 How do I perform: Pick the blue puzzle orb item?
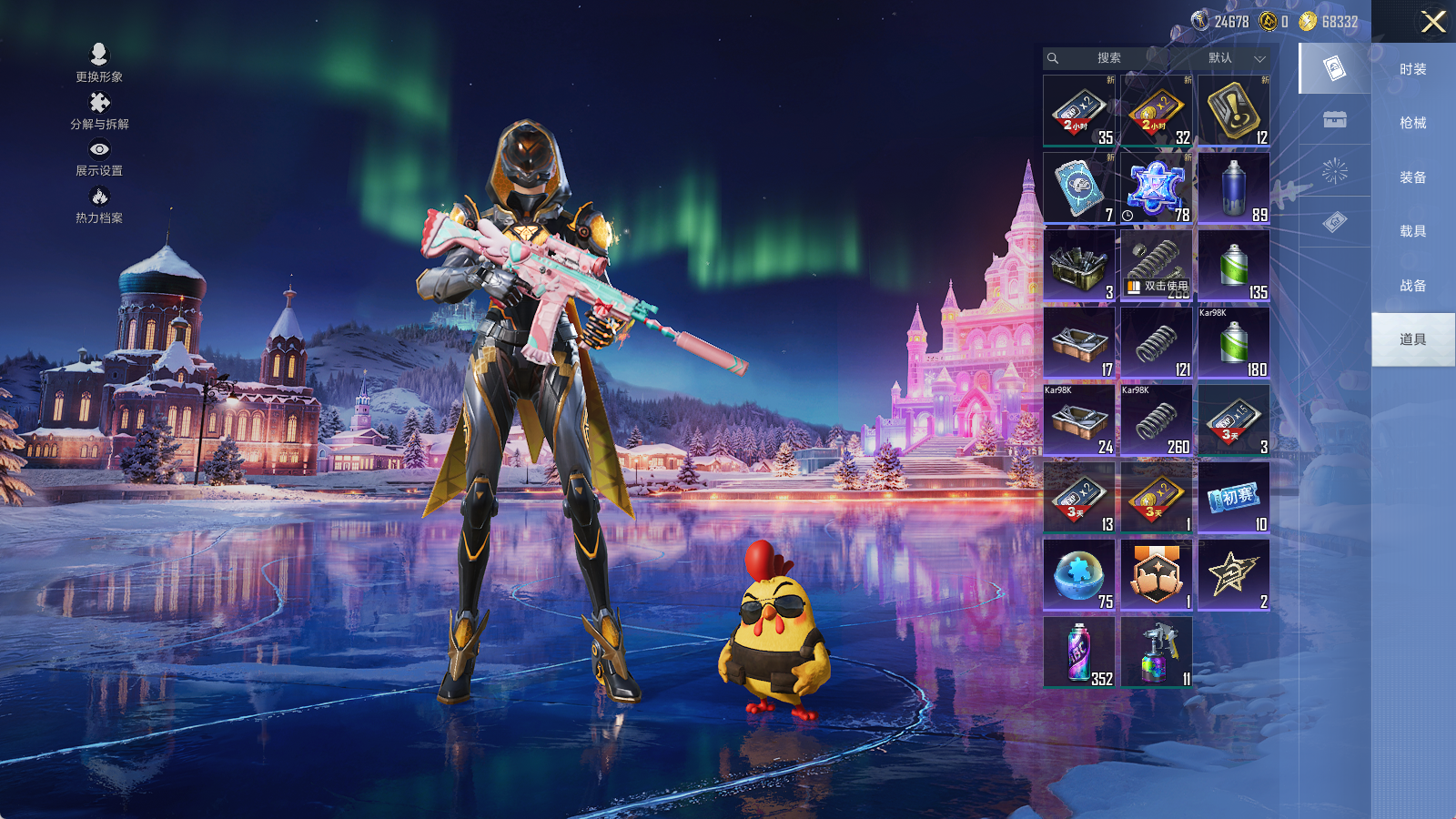click(1079, 575)
